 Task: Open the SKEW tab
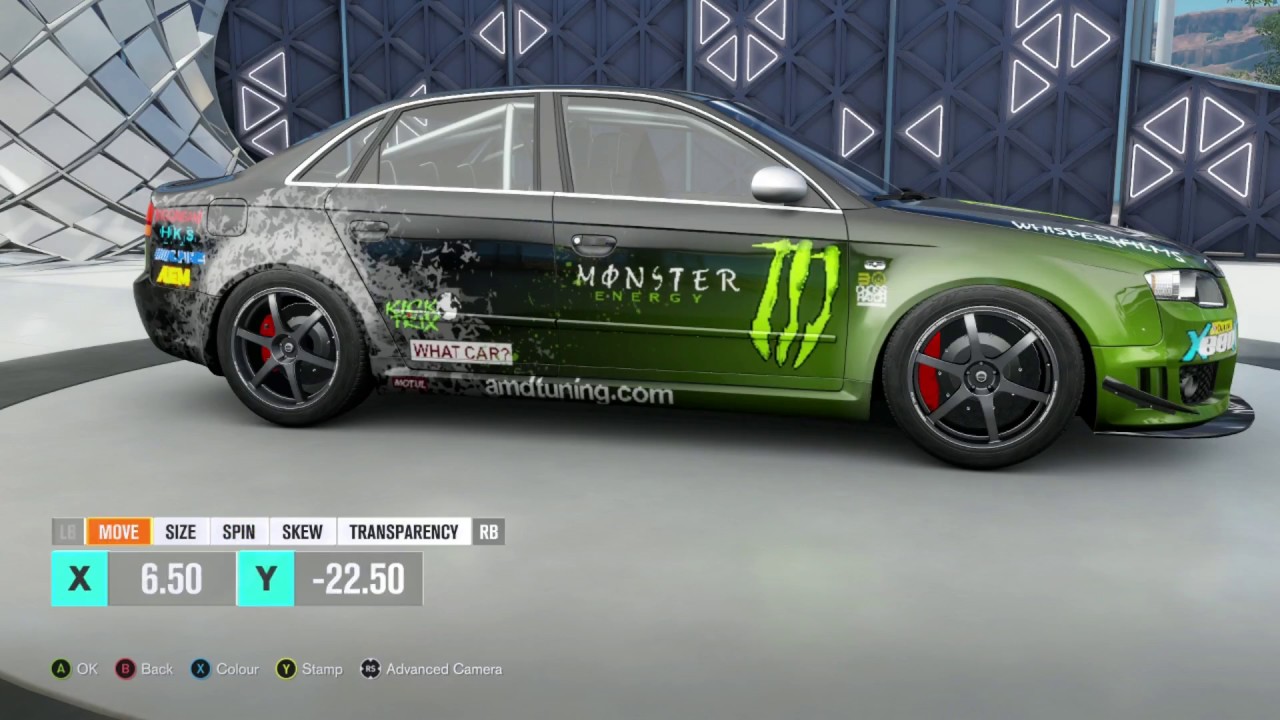tap(302, 532)
